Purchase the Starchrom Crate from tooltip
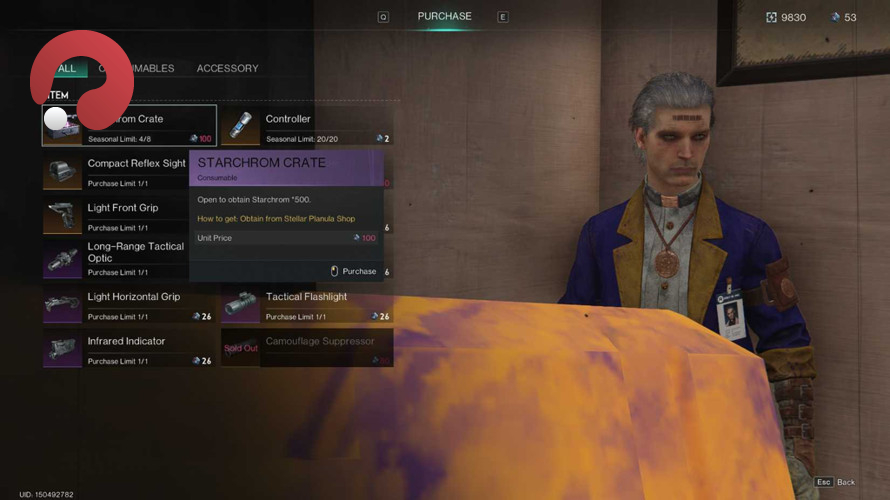Image resolution: width=890 pixels, height=500 pixels. click(x=353, y=271)
